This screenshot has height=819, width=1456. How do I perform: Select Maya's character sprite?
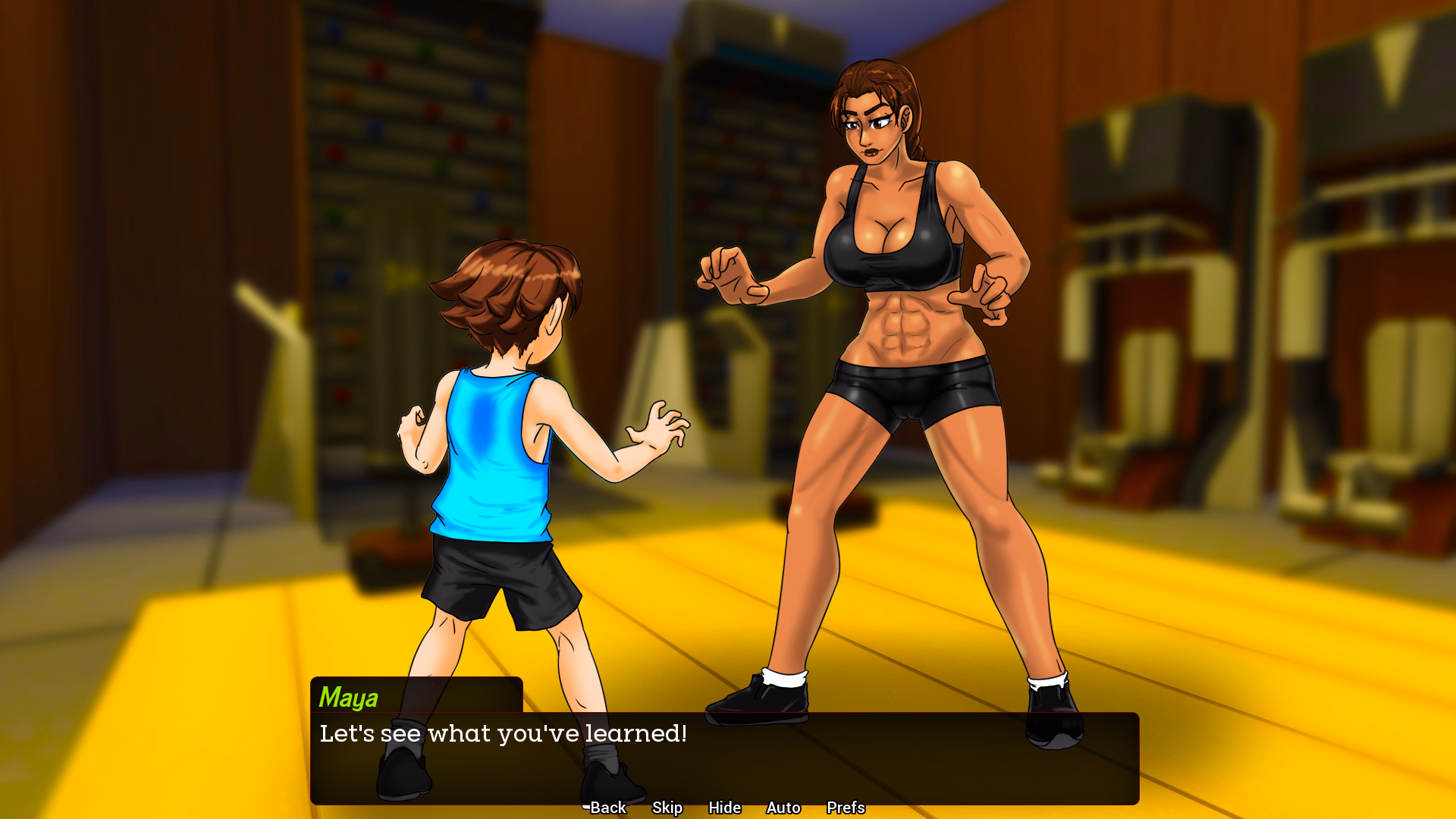tap(895, 341)
